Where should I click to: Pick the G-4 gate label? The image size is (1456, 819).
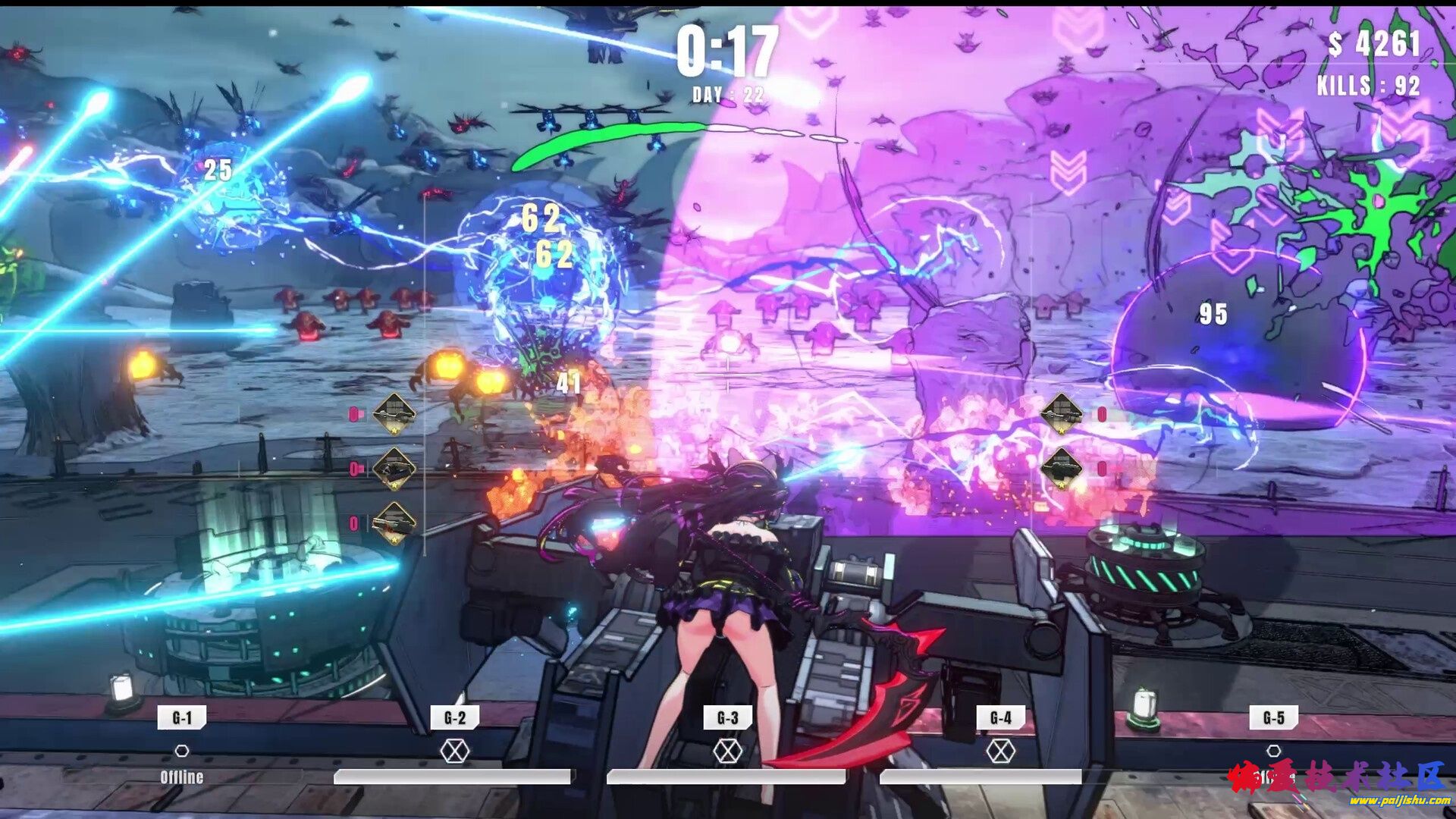point(1000,717)
